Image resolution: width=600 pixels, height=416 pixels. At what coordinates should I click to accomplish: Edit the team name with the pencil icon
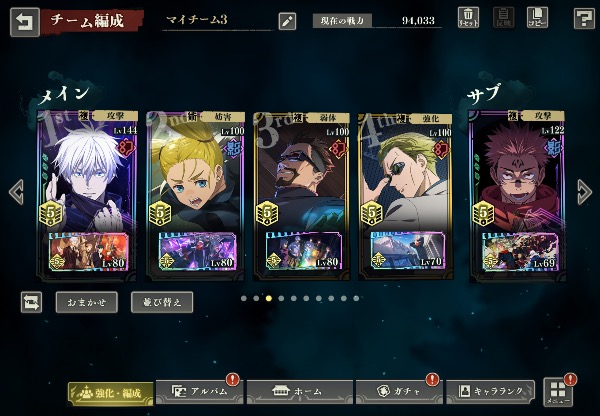click(287, 20)
